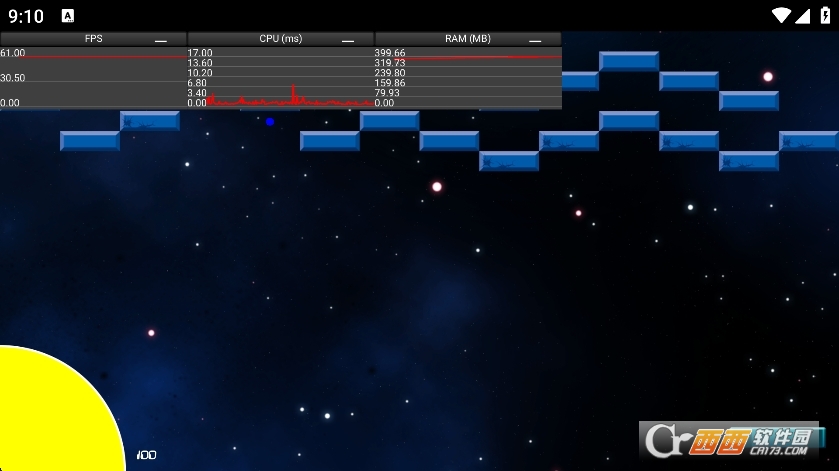Minimize the FPS graph panel
The image size is (839, 471).
pyautogui.click(x=161, y=40)
